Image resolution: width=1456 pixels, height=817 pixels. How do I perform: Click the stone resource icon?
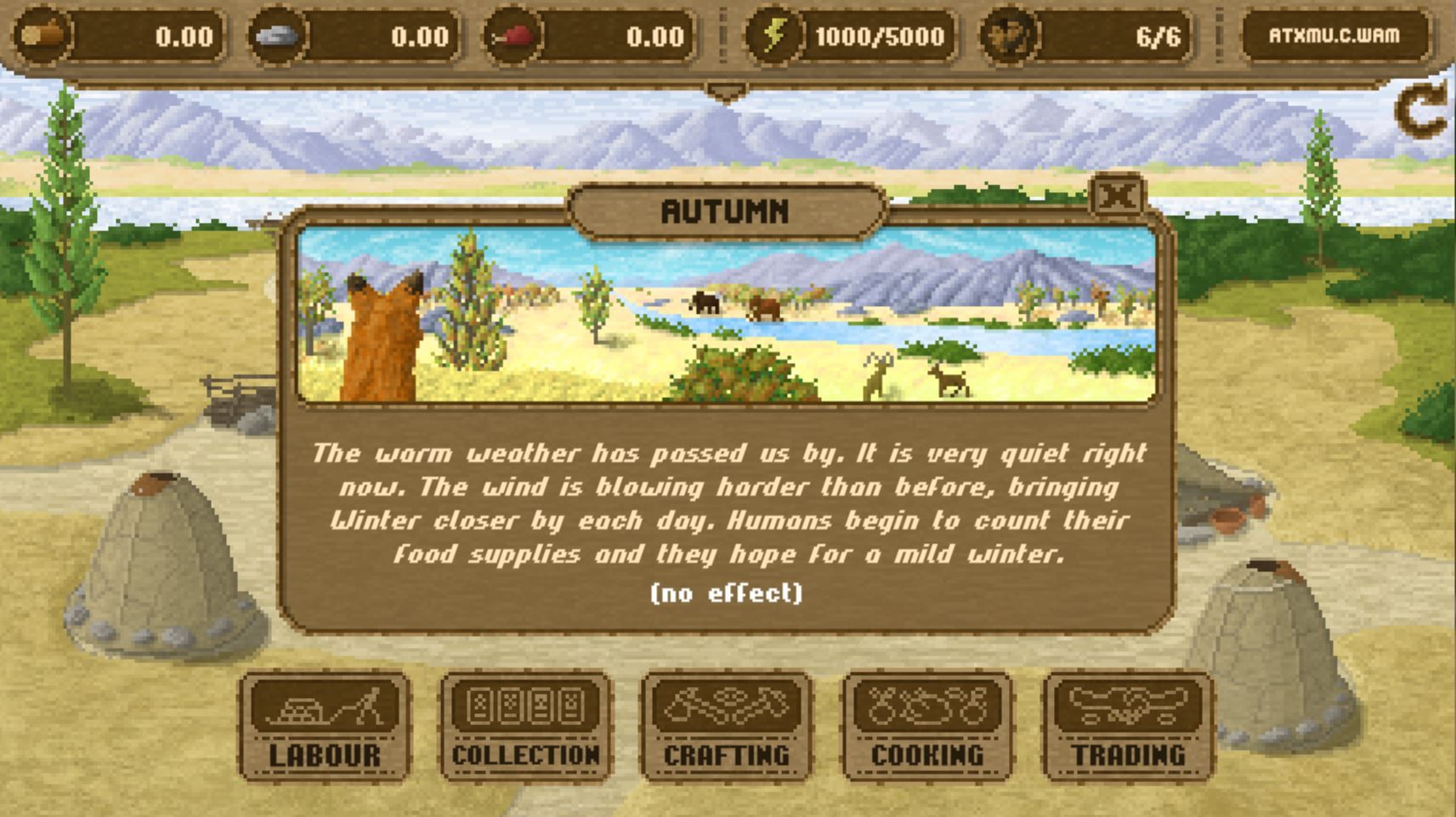click(277, 36)
